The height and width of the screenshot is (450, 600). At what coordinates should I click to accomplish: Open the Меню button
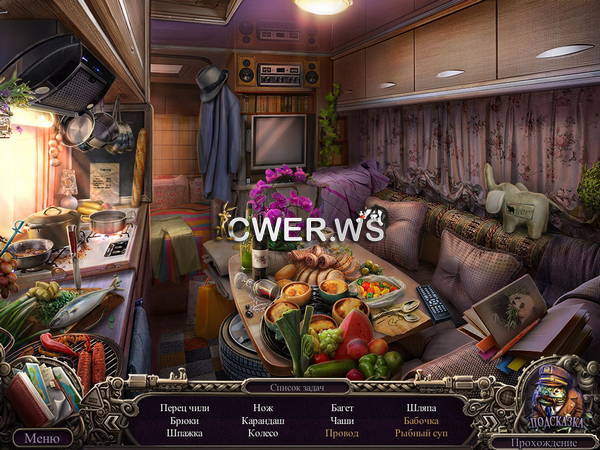(41, 437)
